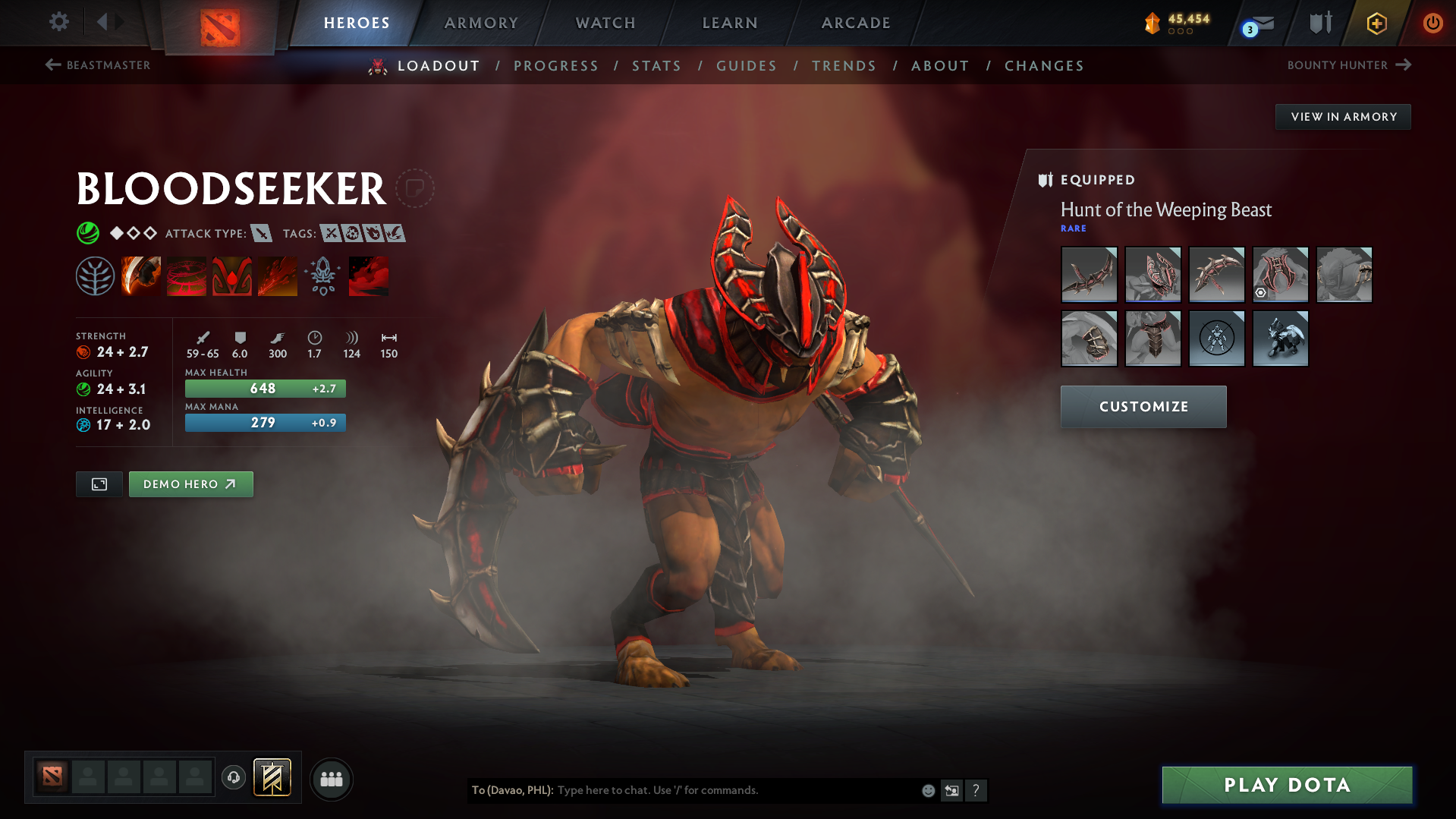
Task: Show the Changes section
Action: tap(1044, 66)
